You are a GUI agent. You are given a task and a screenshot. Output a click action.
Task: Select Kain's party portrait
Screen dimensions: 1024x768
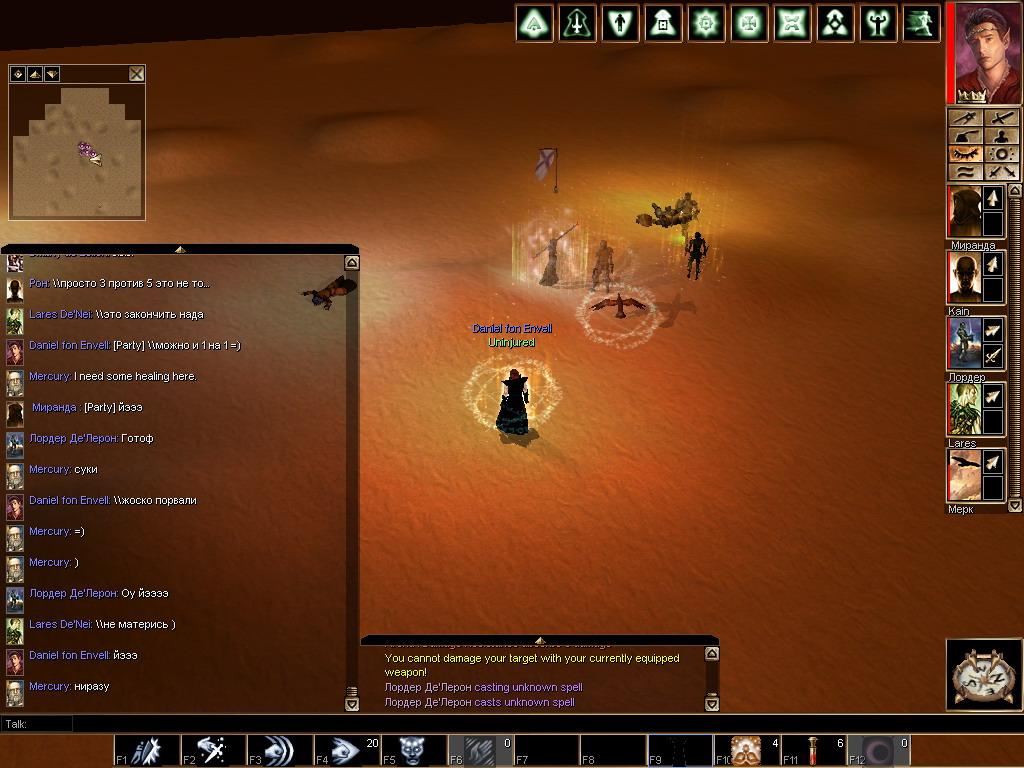(x=965, y=278)
